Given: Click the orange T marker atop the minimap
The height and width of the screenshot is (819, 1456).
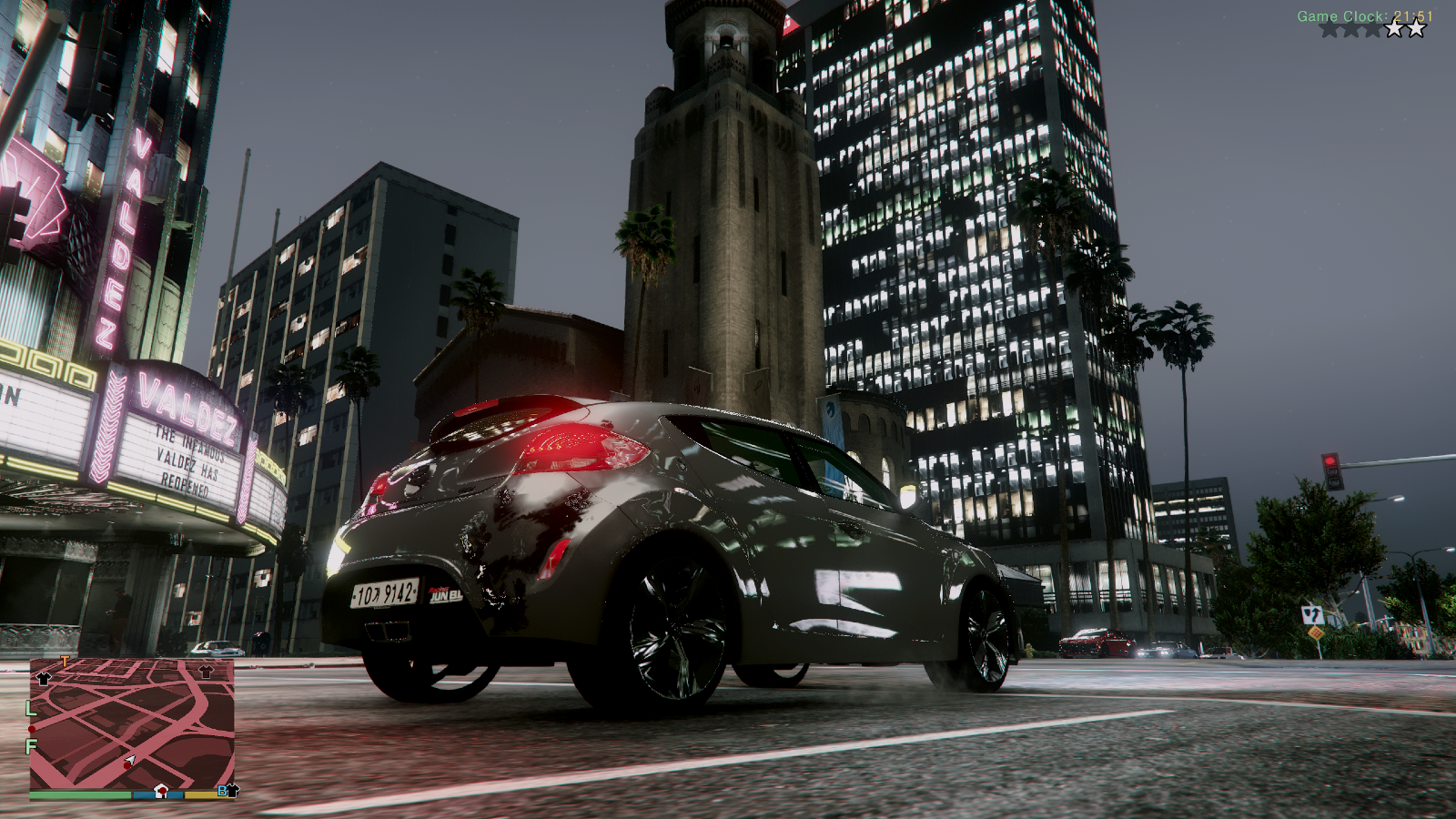Looking at the screenshot, I should coord(64,661).
